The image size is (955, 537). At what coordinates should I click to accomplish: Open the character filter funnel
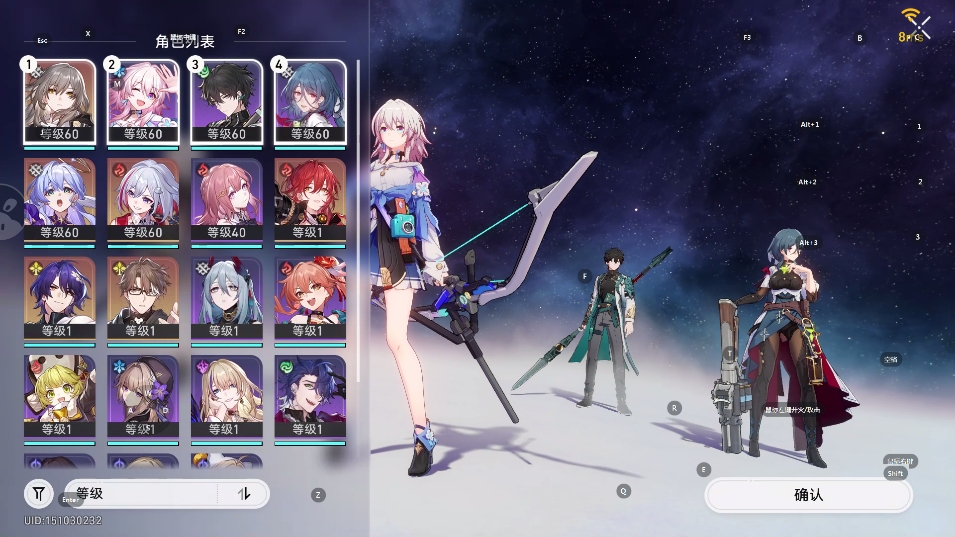point(39,493)
